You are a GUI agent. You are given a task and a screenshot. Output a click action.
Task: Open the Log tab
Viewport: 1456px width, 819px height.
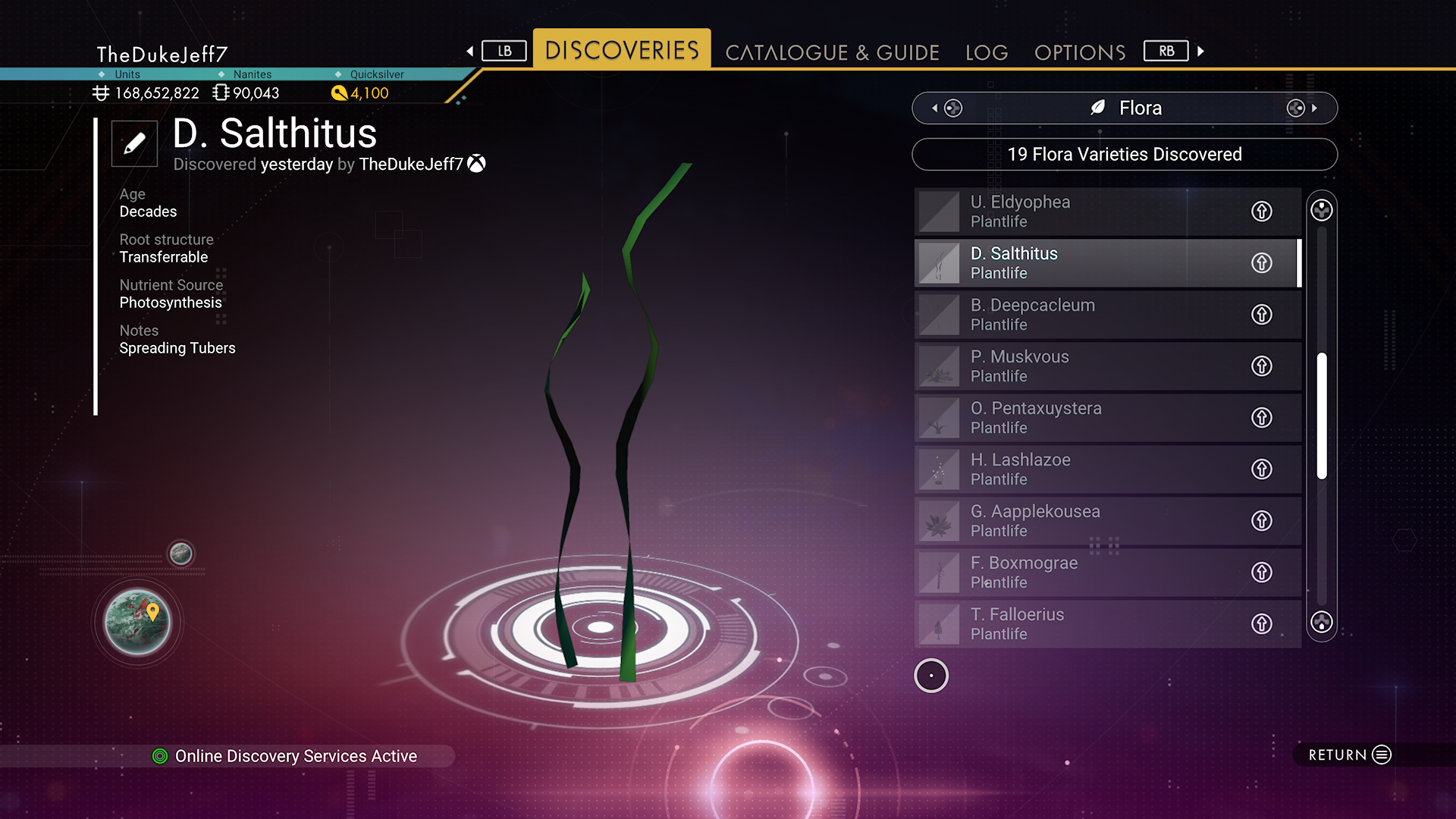point(987,52)
